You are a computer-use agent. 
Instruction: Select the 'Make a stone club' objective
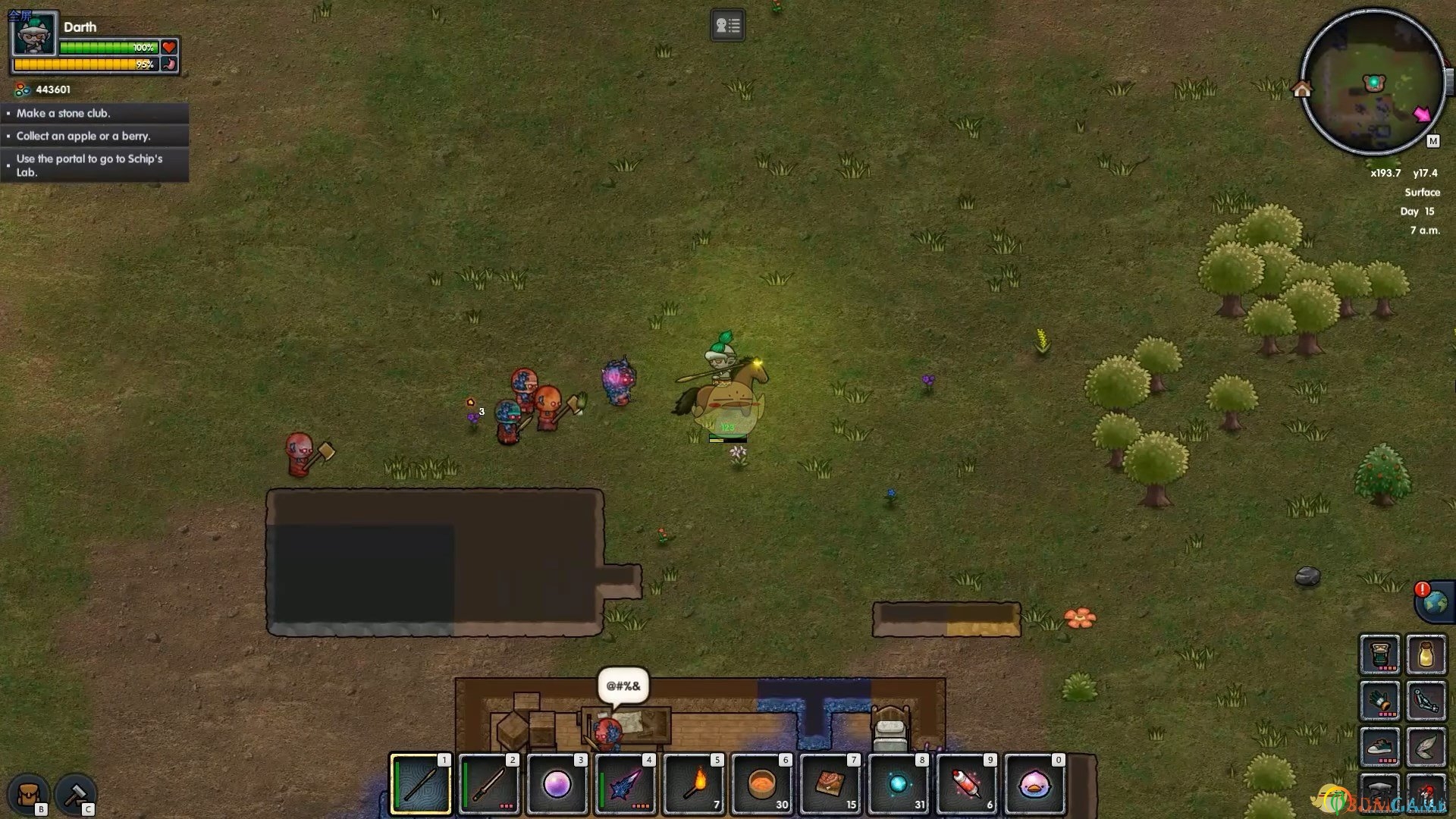click(96, 113)
